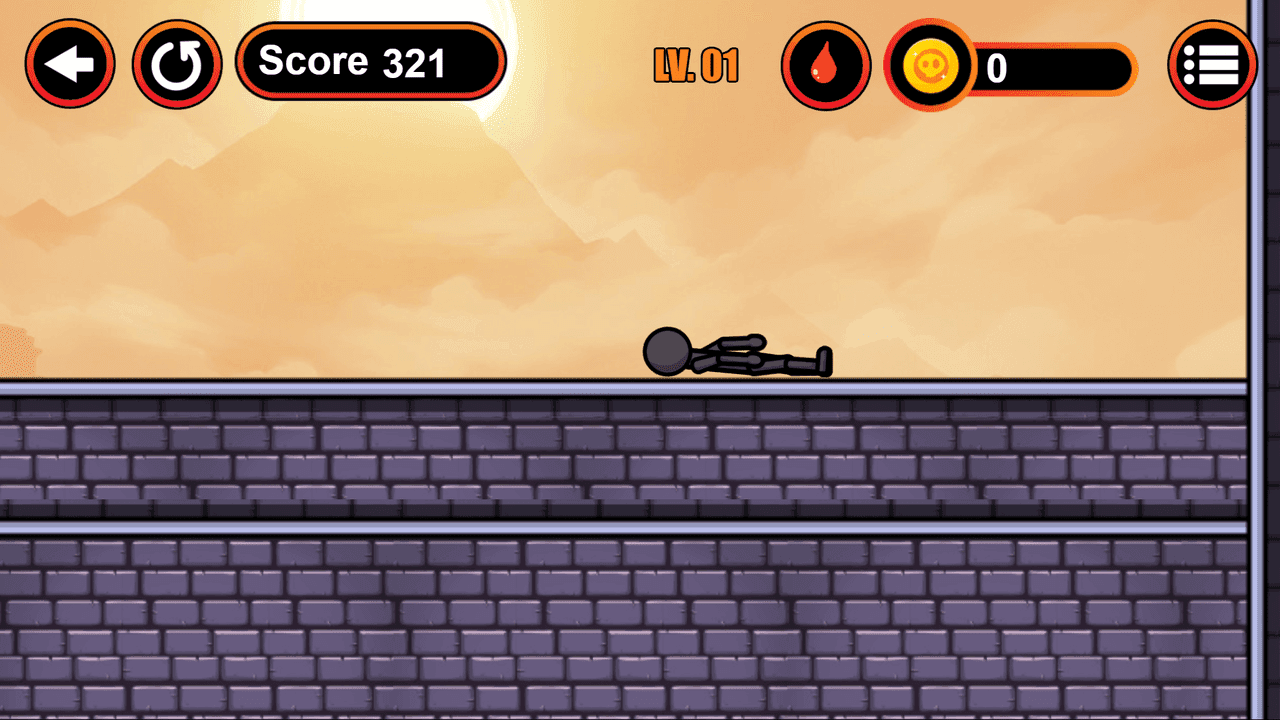
Task: Tap the left-pointing arrow button
Action: click(x=70, y=63)
